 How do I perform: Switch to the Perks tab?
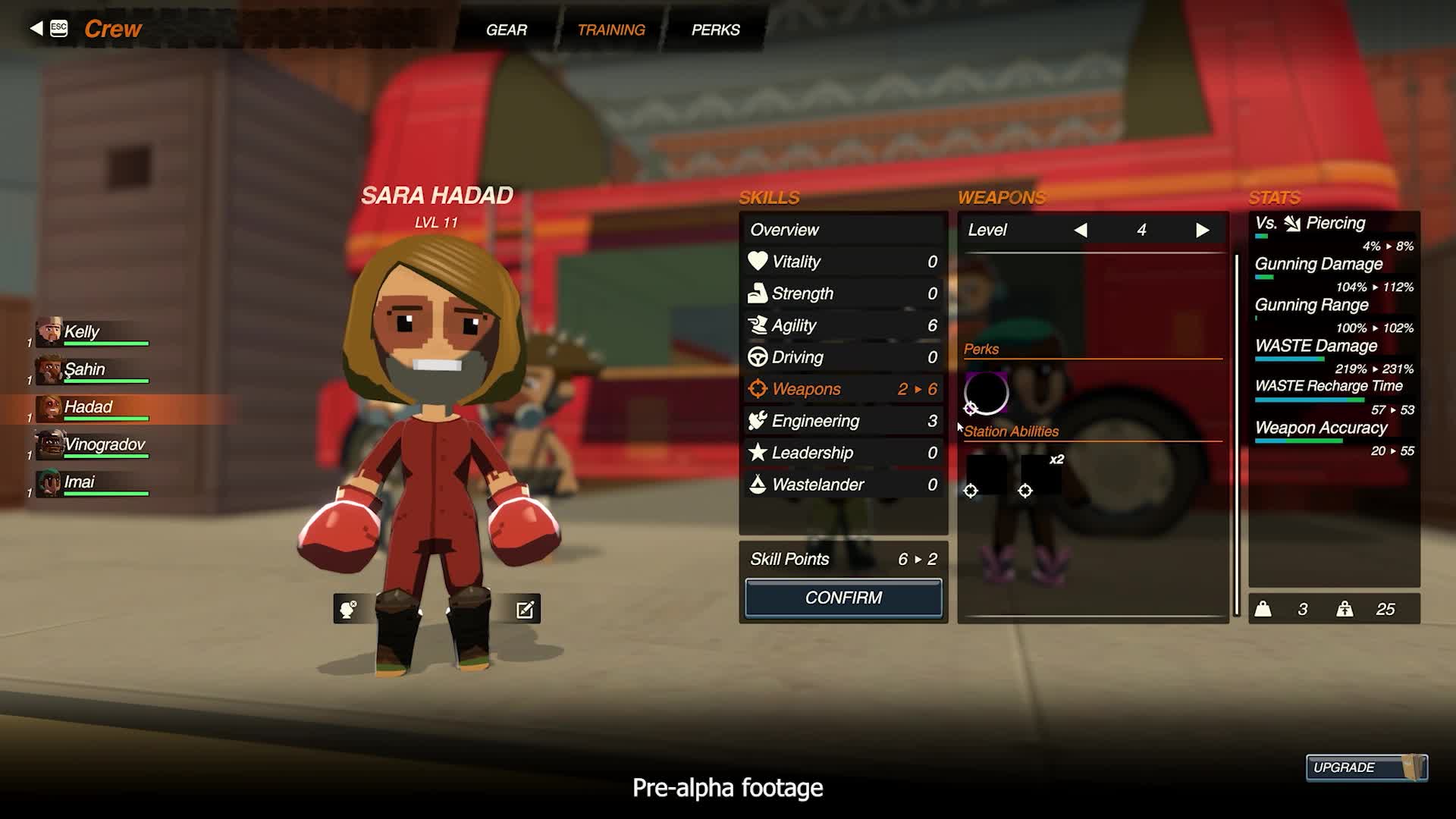[x=715, y=30]
